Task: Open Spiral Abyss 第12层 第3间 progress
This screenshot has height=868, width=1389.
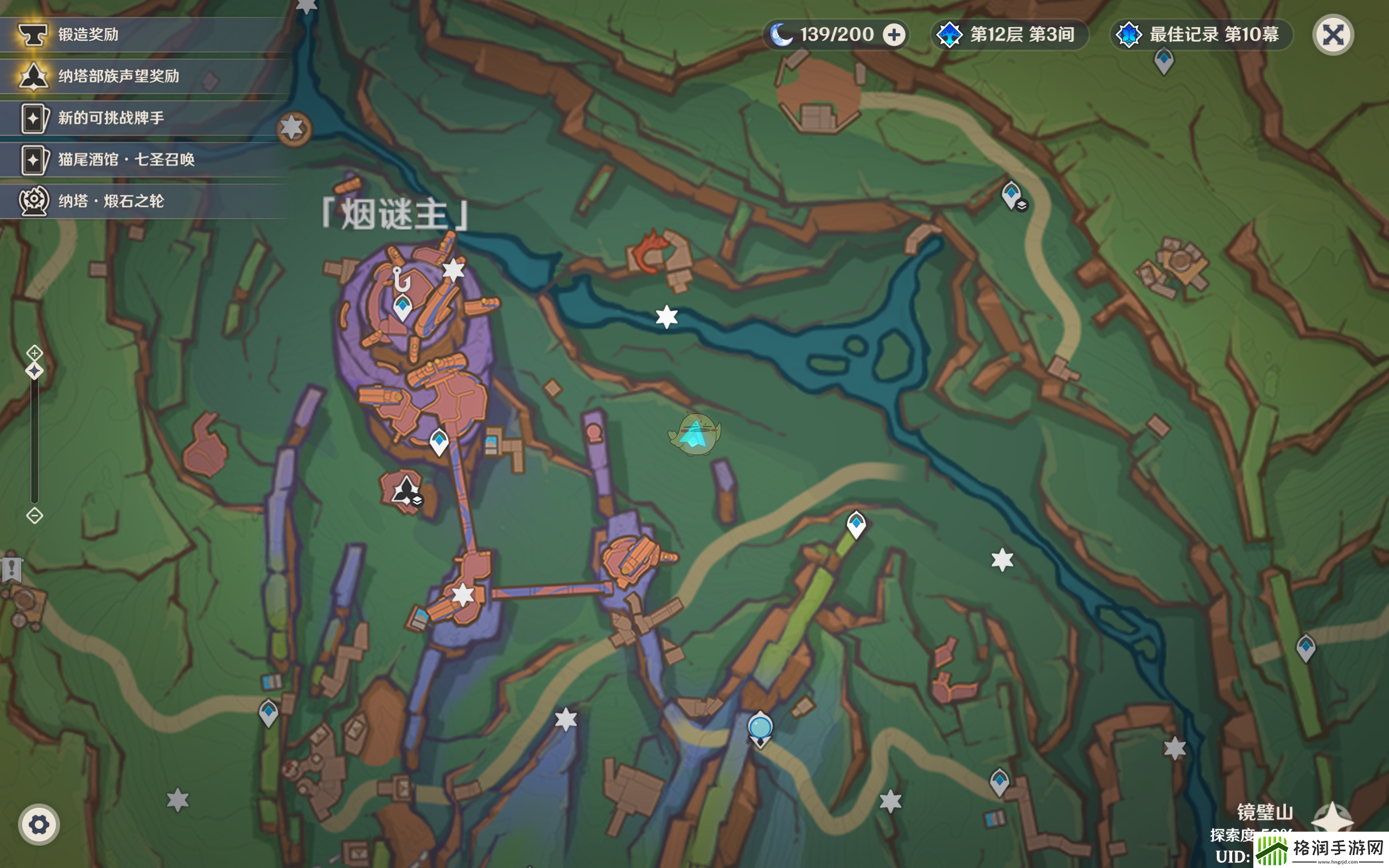Action: click(1010, 34)
